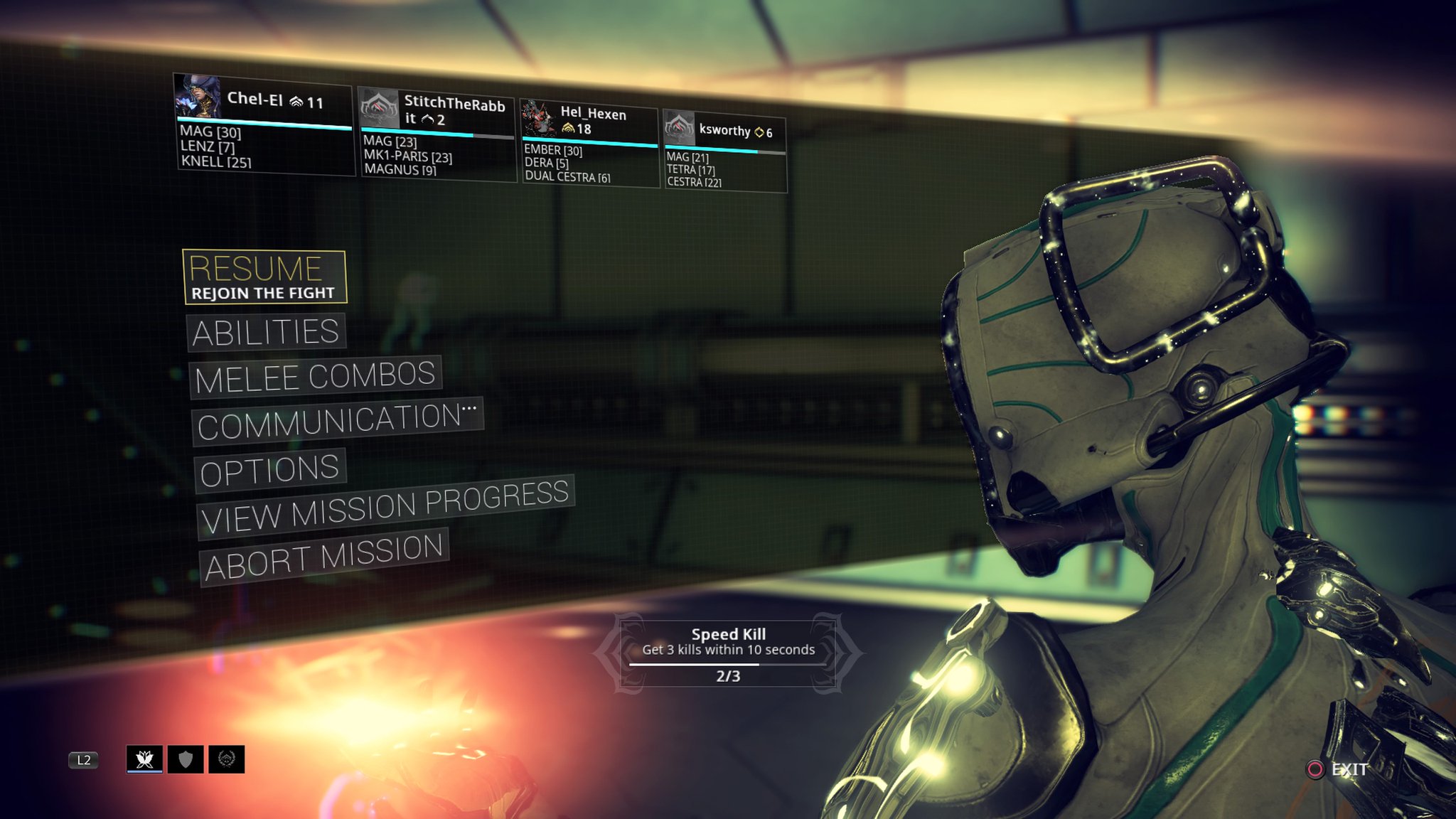Select MELEE COMBOS from the pause menu
This screenshot has width=1456, height=819.
(x=315, y=376)
